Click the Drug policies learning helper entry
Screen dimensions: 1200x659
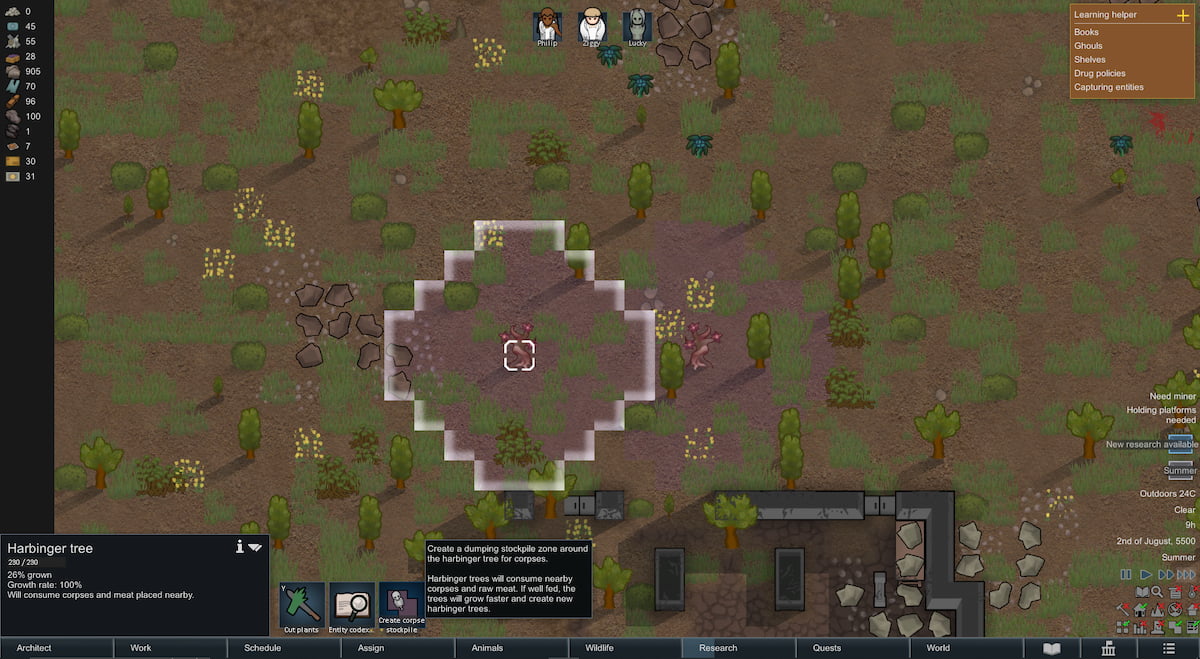point(1099,73)
